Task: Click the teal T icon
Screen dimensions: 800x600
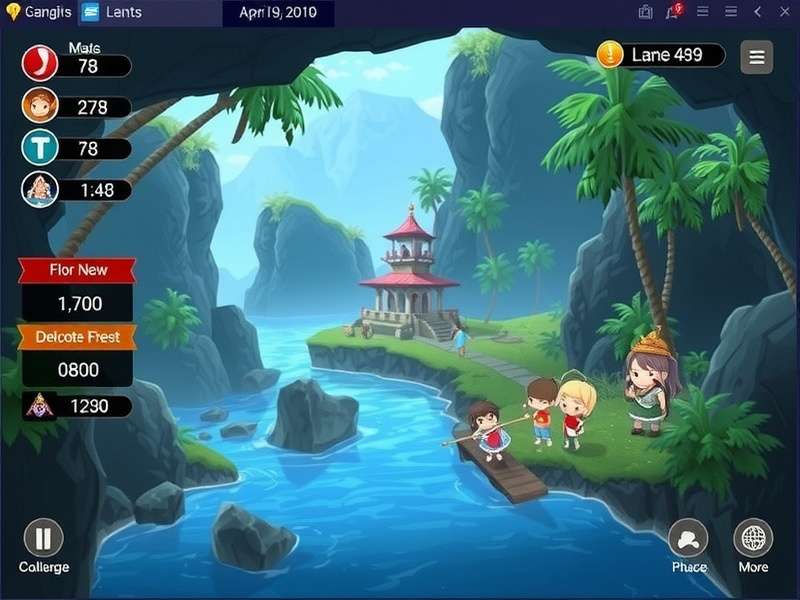Action: (x=40, y=147)
